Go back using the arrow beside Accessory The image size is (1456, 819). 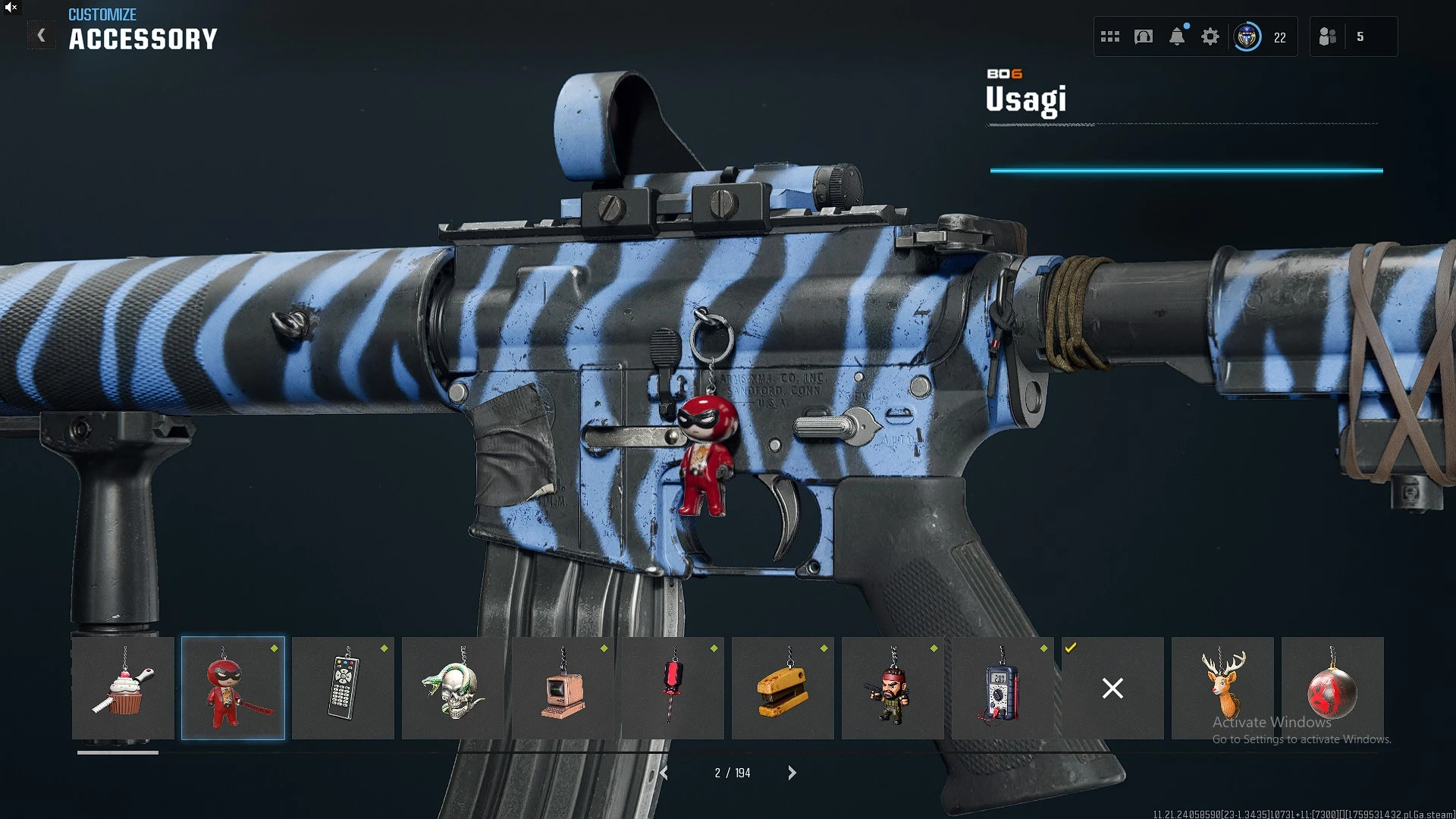coord(42,36)
